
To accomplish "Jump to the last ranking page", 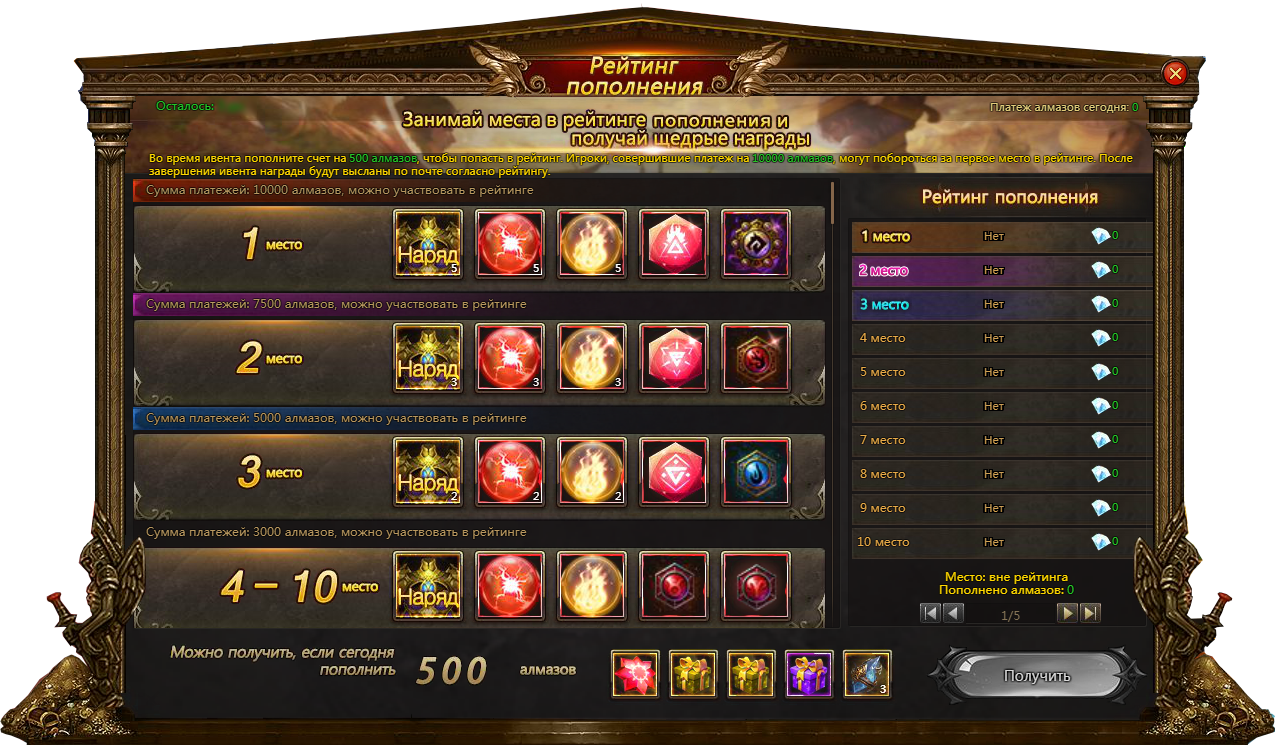I will tap(1090, 613).
